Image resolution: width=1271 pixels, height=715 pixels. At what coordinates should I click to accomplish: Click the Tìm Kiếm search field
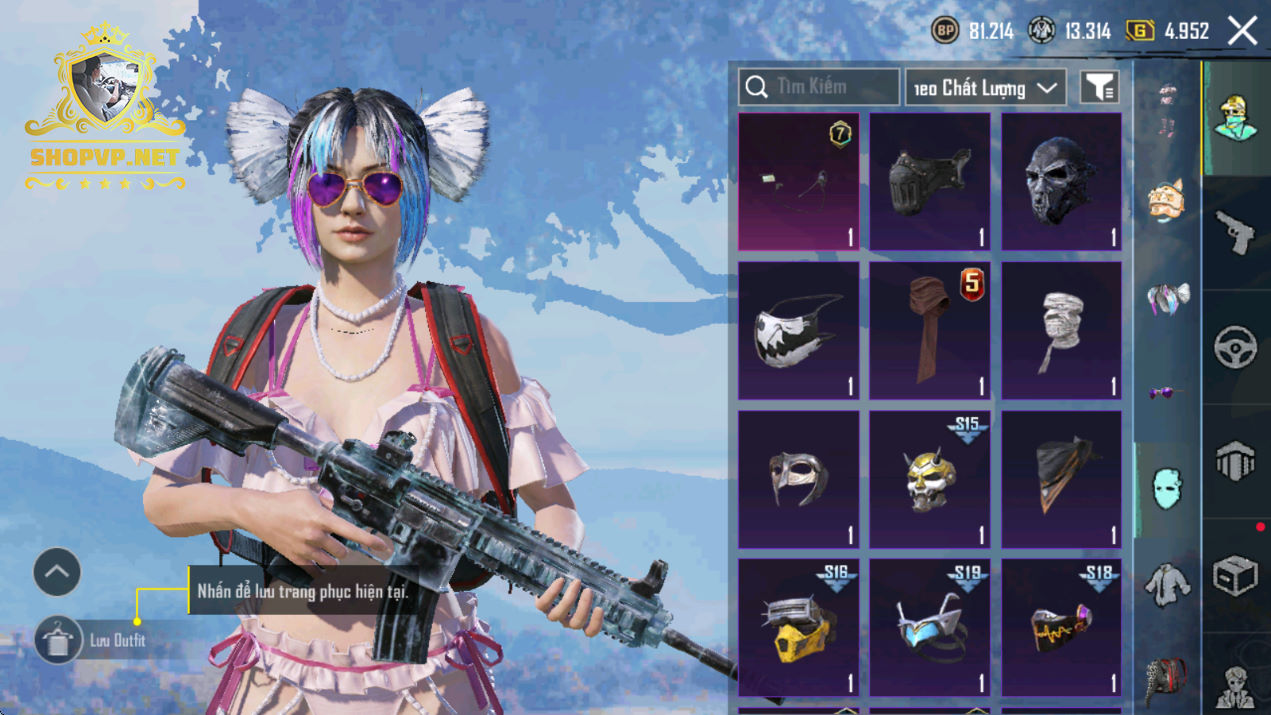point(819,87)
